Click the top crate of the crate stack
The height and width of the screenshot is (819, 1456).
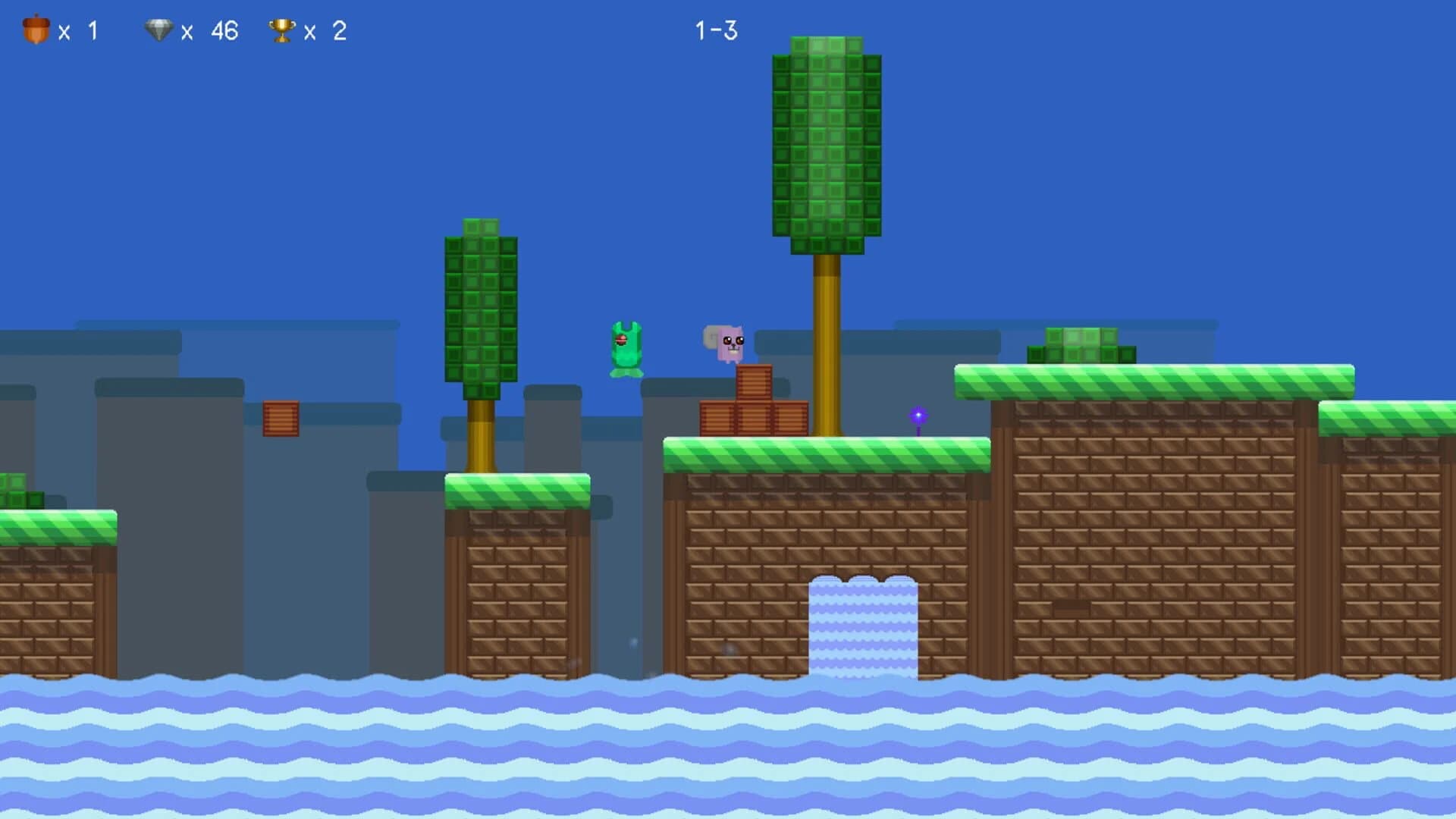pyautogui.click(x=755, y=382)
